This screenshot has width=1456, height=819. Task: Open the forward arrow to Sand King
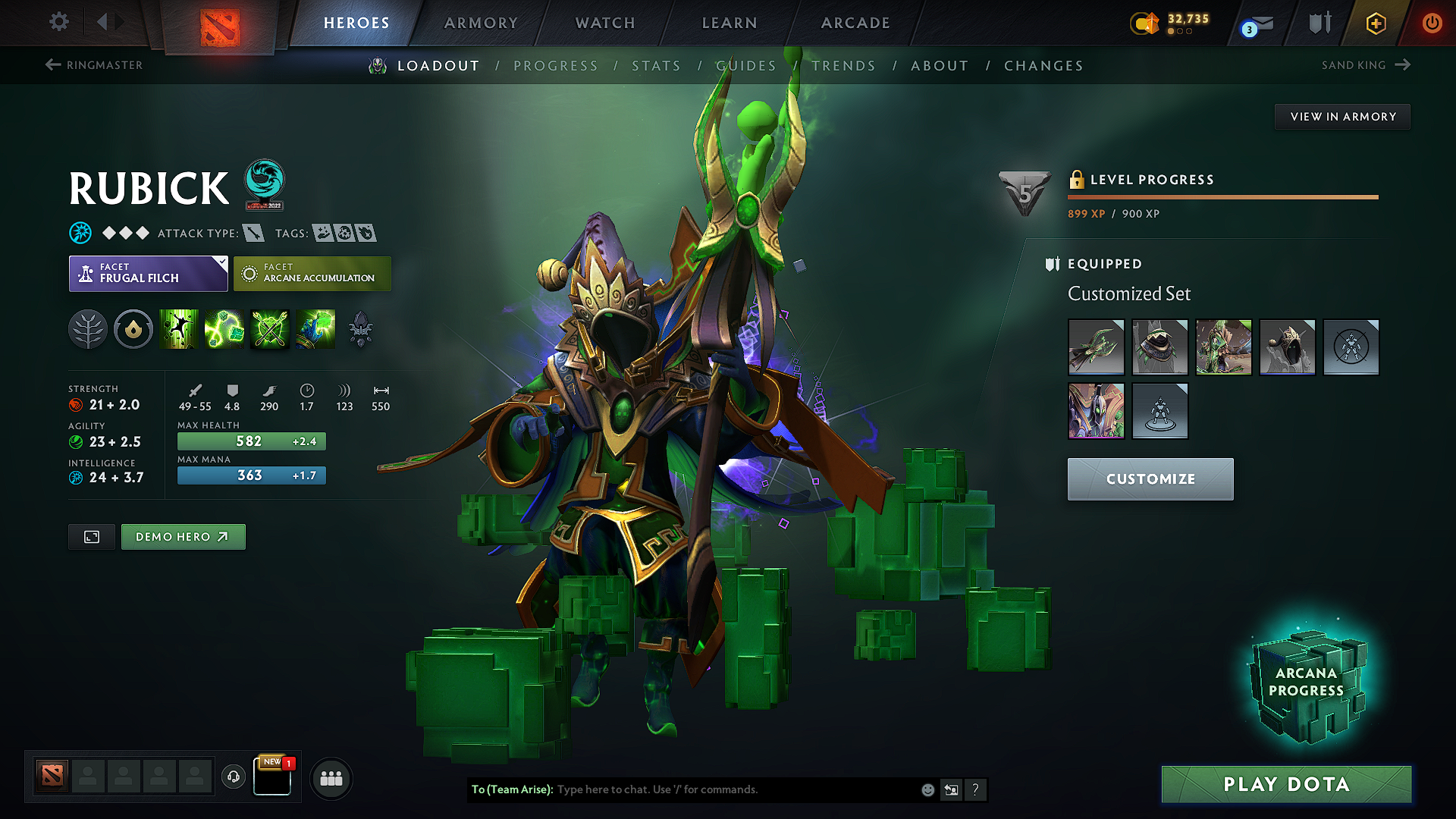(1401, 64)
